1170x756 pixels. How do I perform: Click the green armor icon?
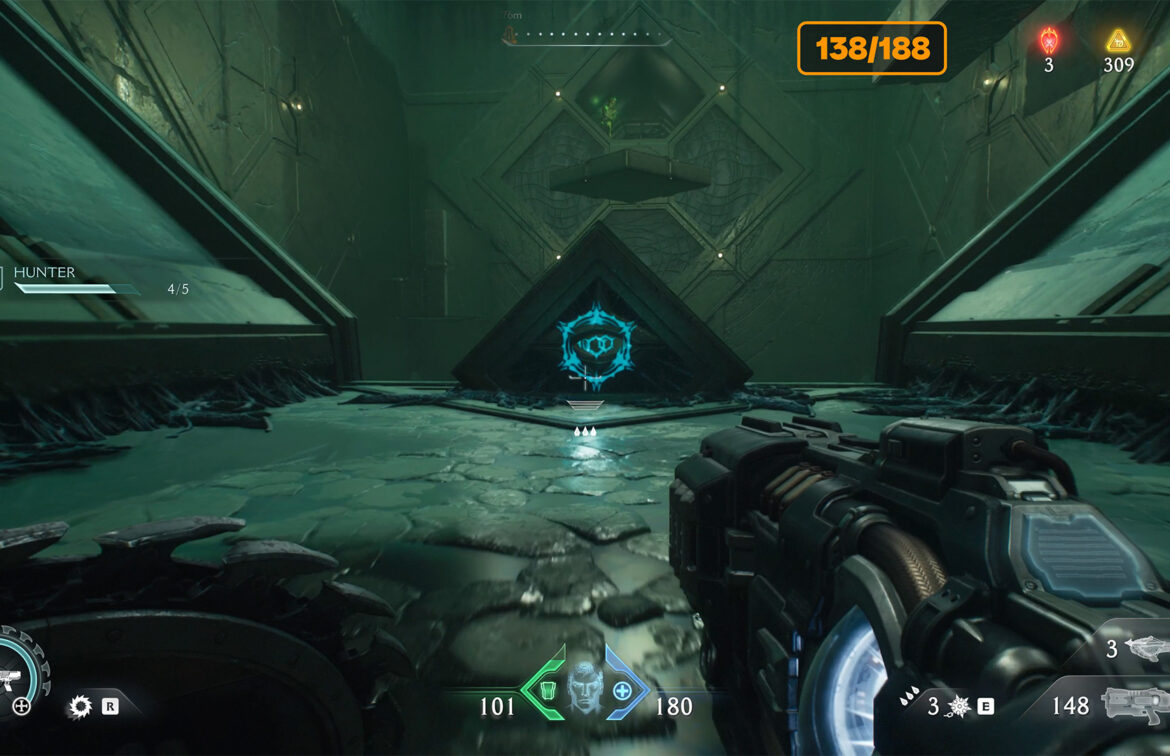click(x=547, y=691)
